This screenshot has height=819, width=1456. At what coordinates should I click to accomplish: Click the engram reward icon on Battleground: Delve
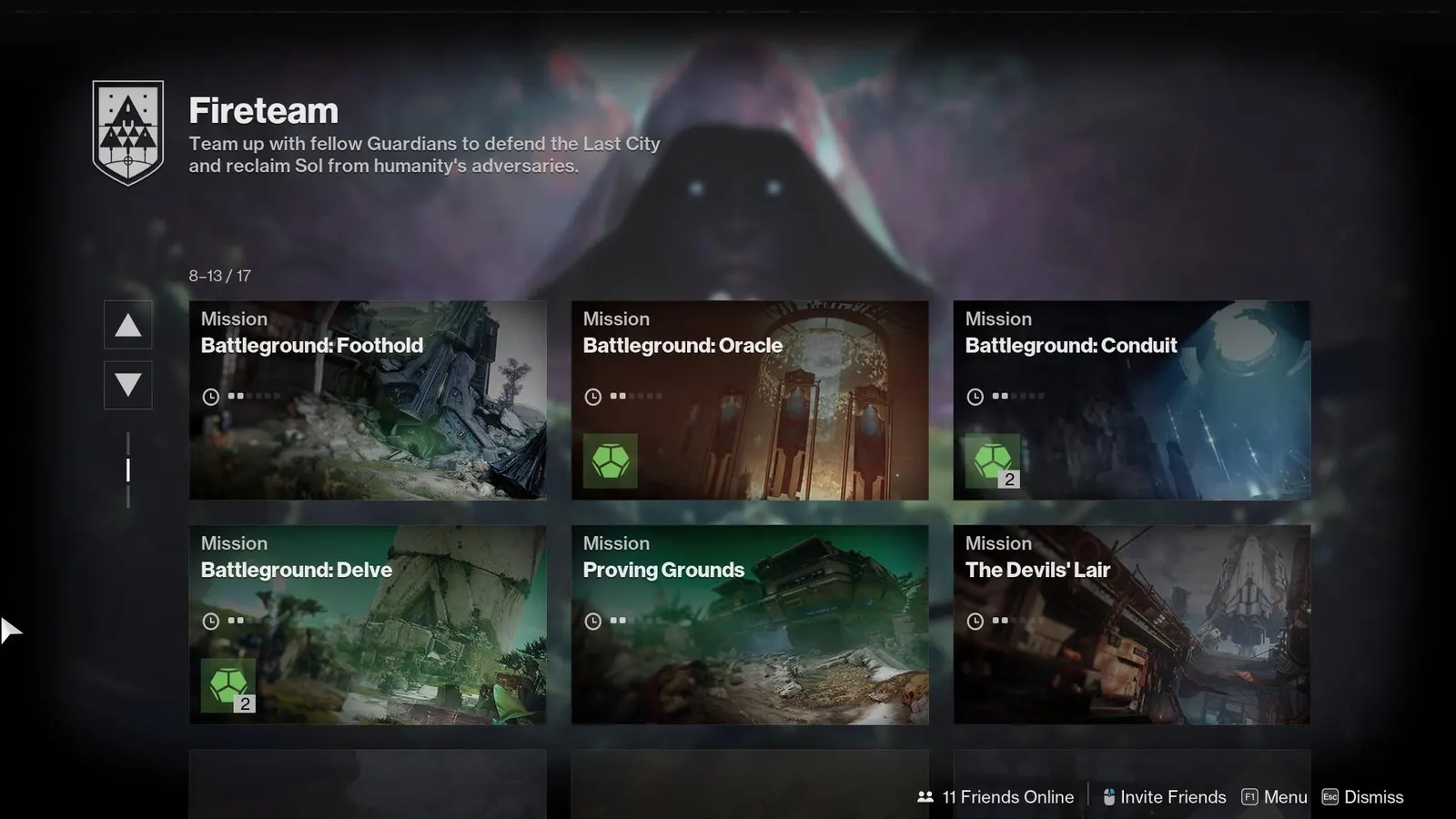(x=227, y=684)
